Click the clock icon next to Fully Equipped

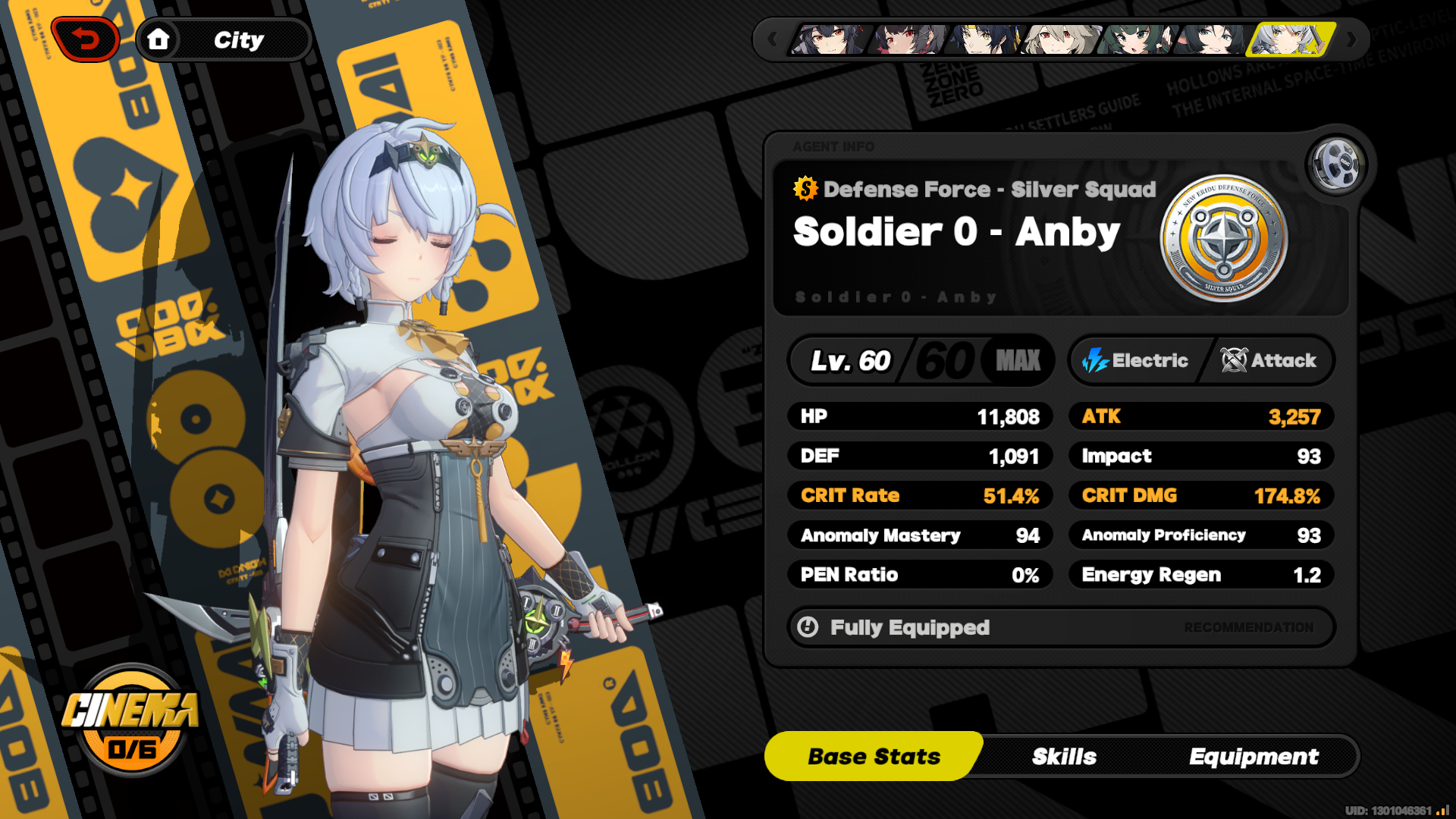coord(807,627)
